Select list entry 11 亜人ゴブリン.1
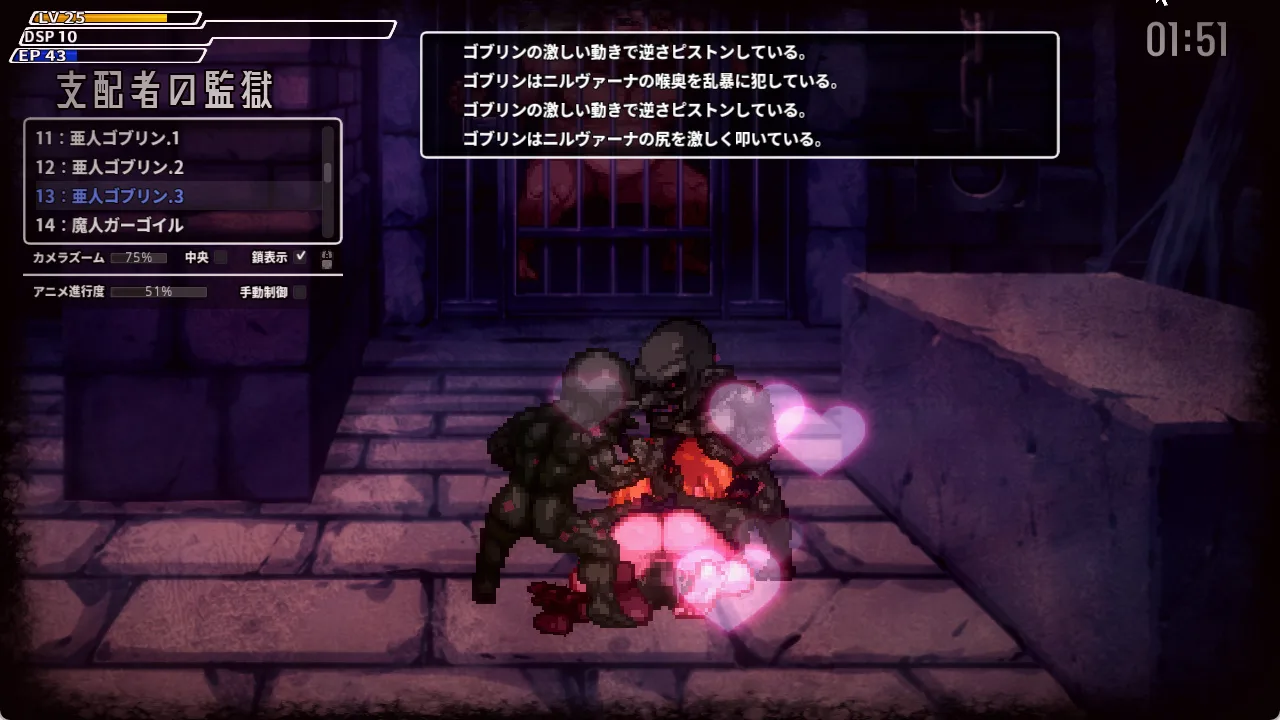This screenshot has width=1280, height=720. coord(108,138)
